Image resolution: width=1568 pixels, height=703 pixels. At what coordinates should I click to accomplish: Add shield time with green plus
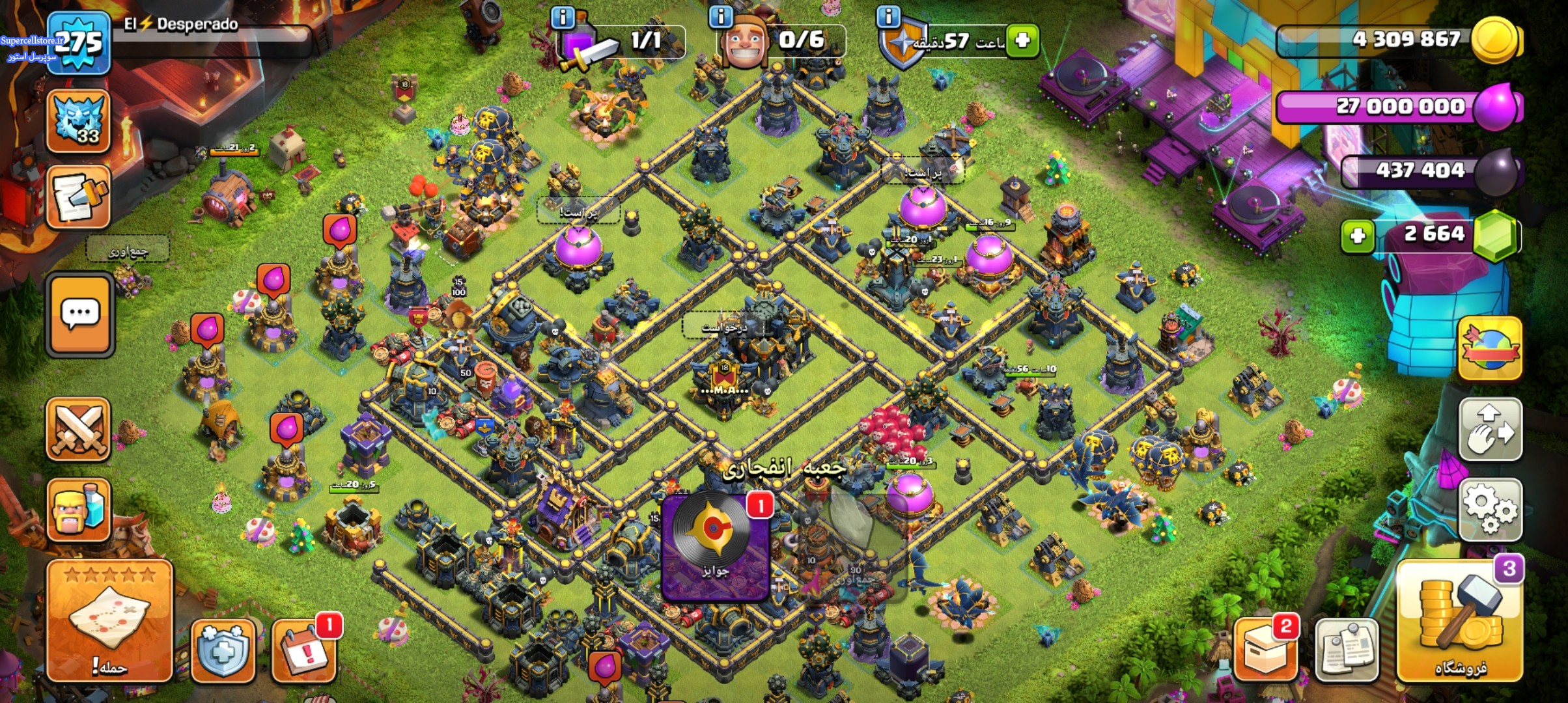(x=1022, y=41)
